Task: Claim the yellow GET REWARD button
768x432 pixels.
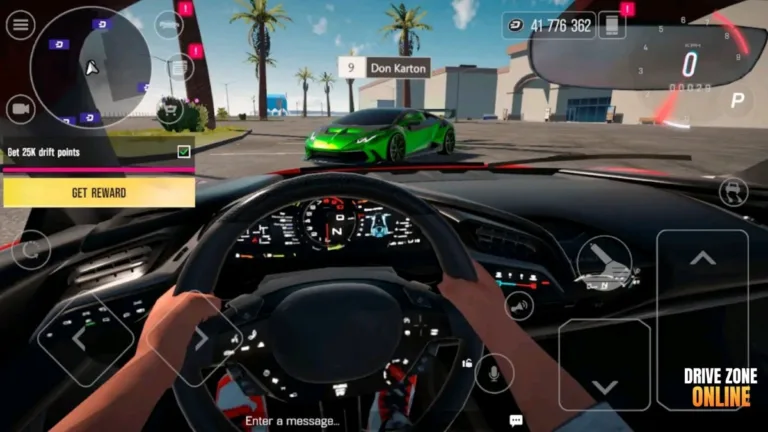Action: (x=98, y=192)
